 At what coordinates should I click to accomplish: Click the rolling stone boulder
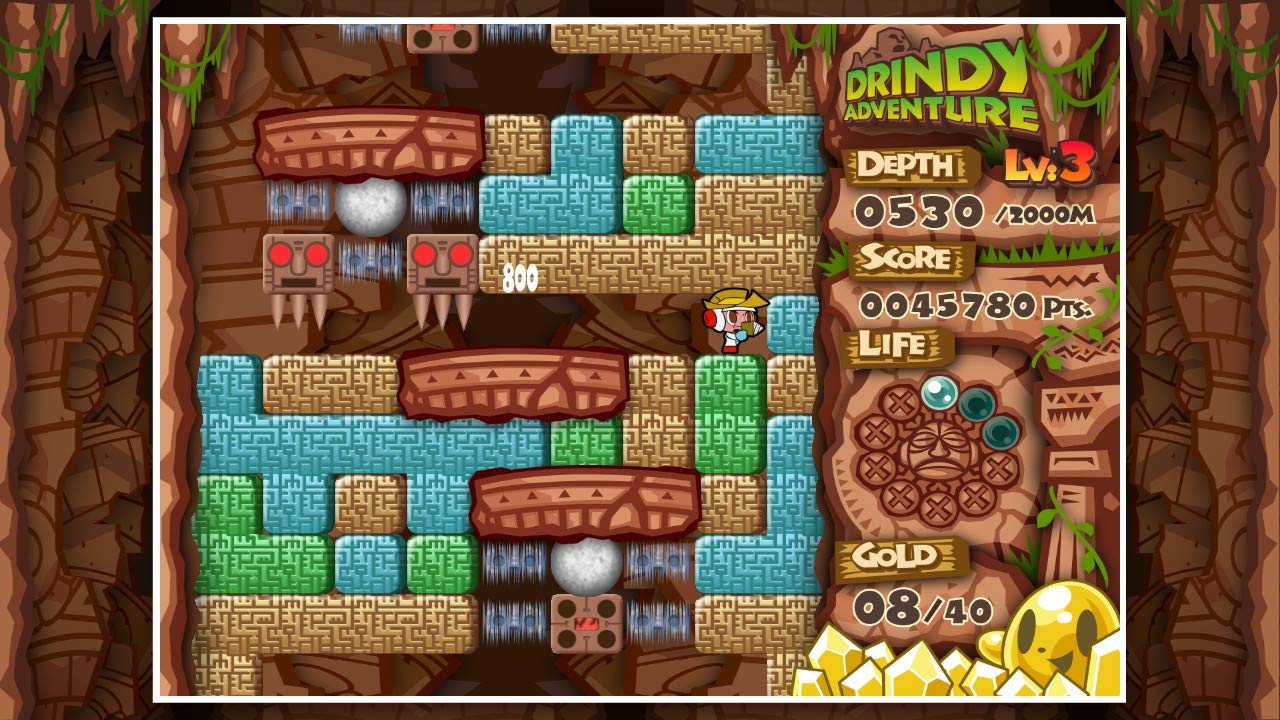point(370,210)
